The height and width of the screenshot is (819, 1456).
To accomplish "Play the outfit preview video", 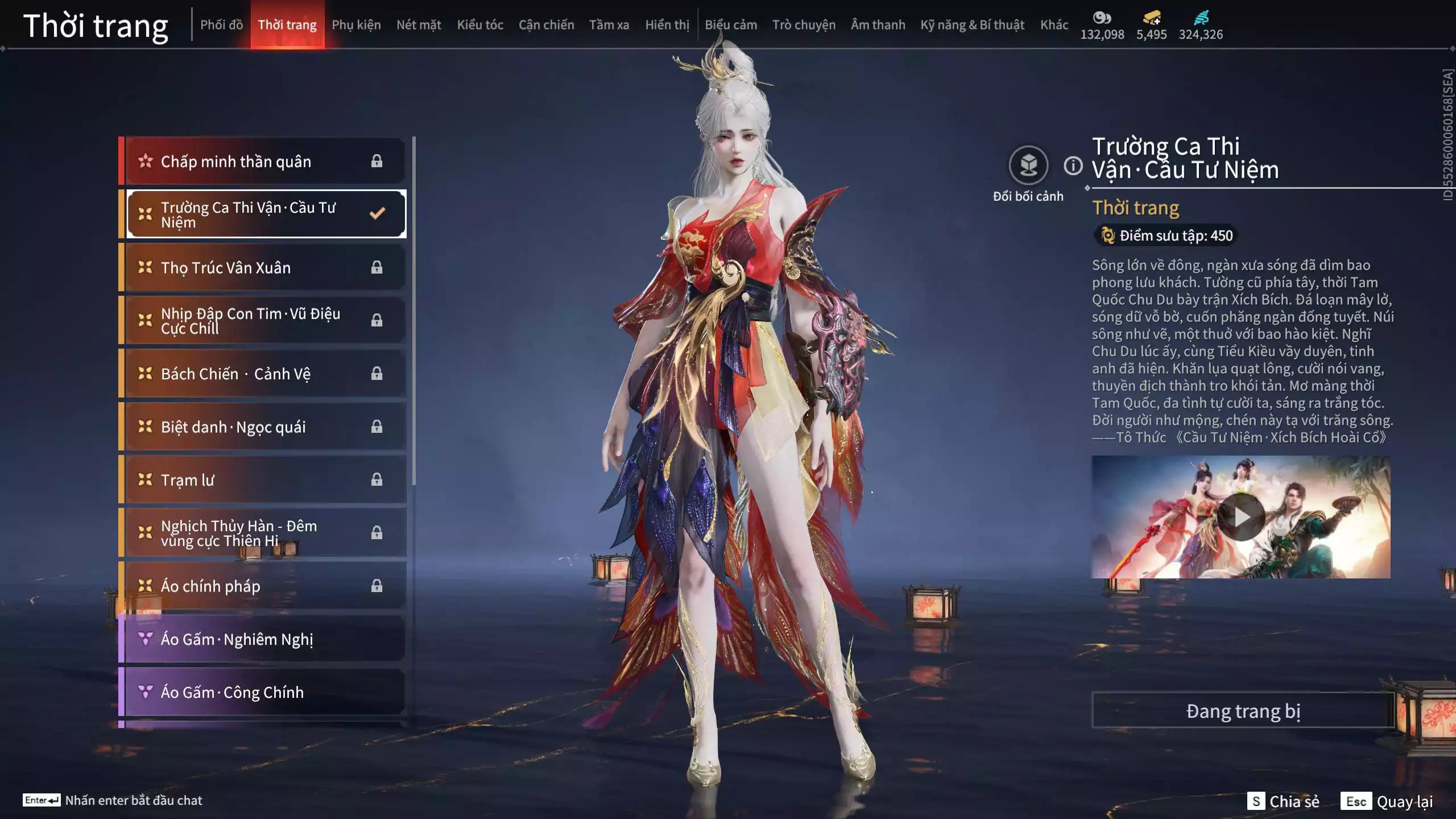I will [1240, 517].
